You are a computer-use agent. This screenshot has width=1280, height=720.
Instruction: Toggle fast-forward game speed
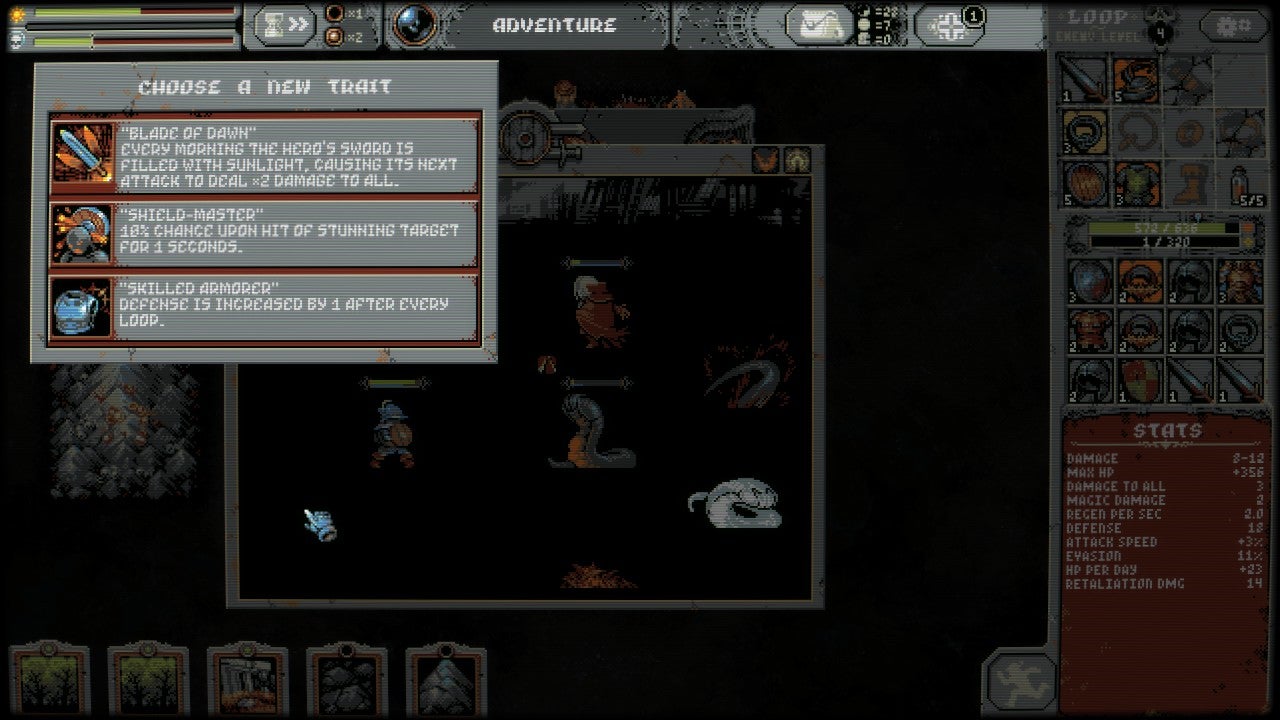tap(297, 23)
